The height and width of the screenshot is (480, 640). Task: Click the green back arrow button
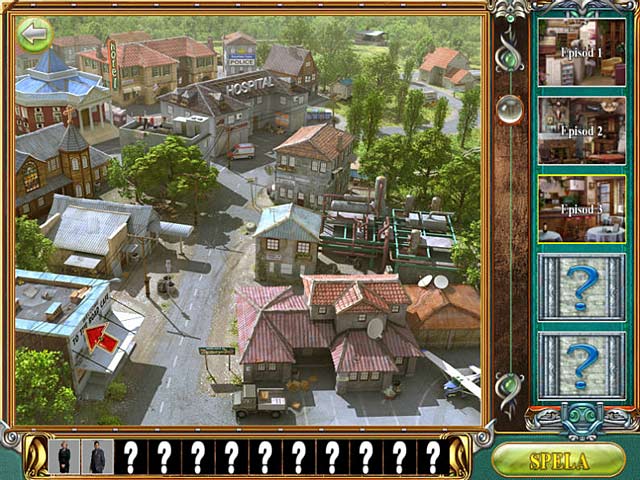coord(35,35)
